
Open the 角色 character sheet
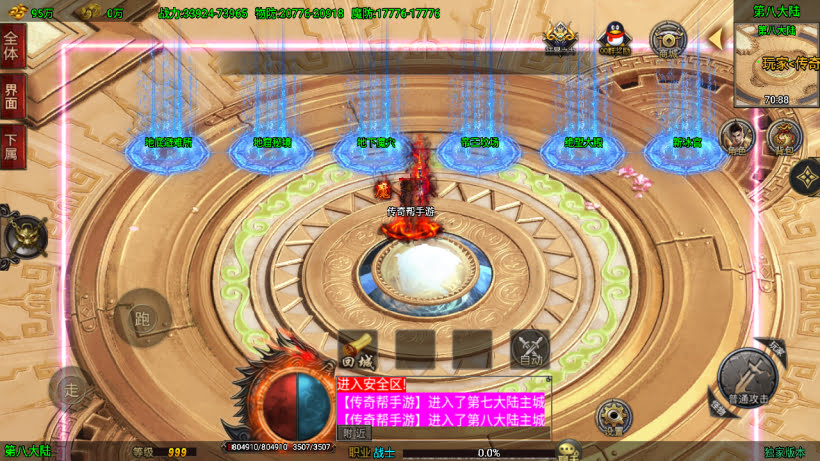tap(738, 138)
